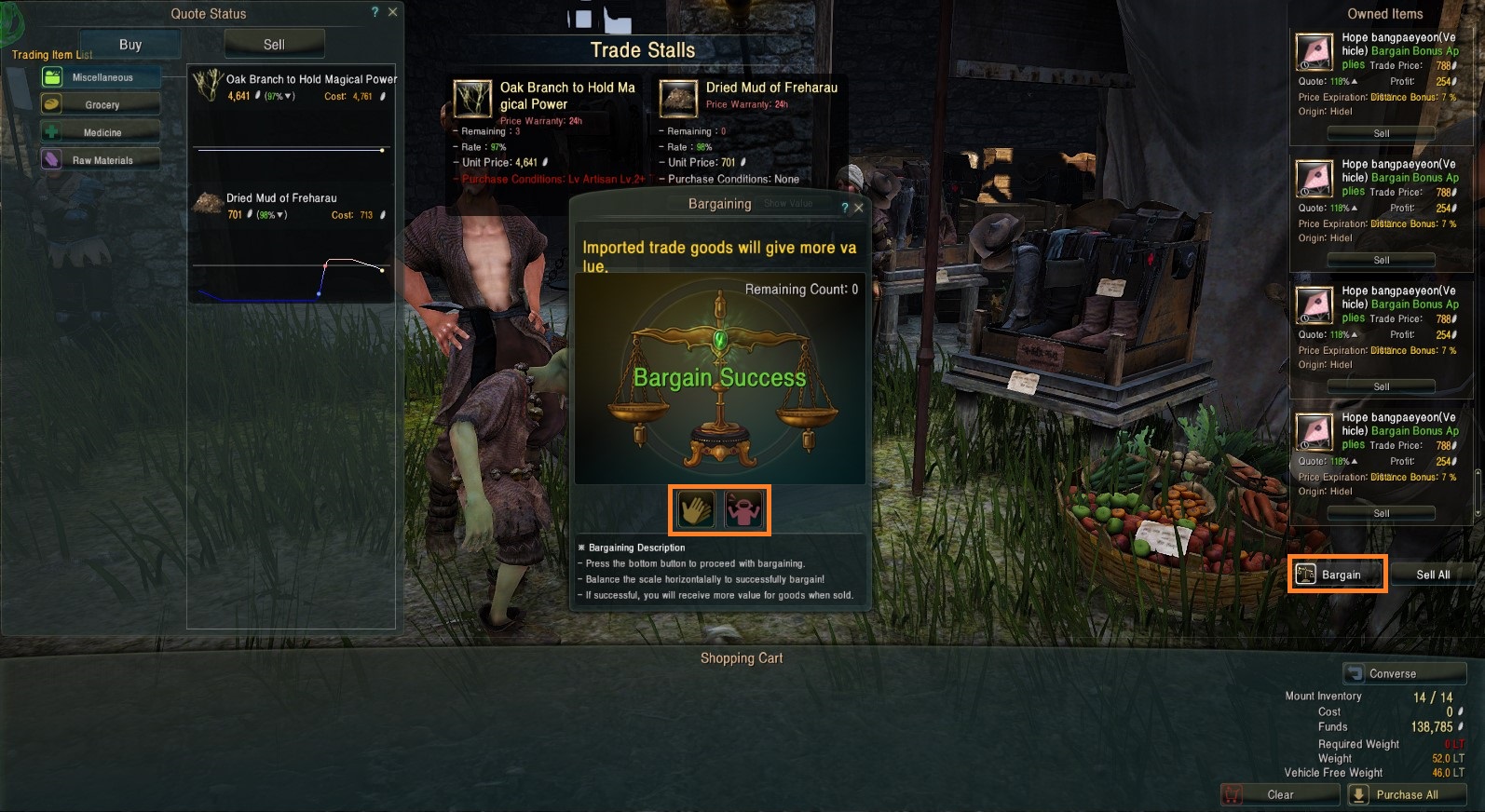The width and height of the screenshot is (1485, 812).
Task: Close the Bargaining window
Action: [x=859, y=208]
